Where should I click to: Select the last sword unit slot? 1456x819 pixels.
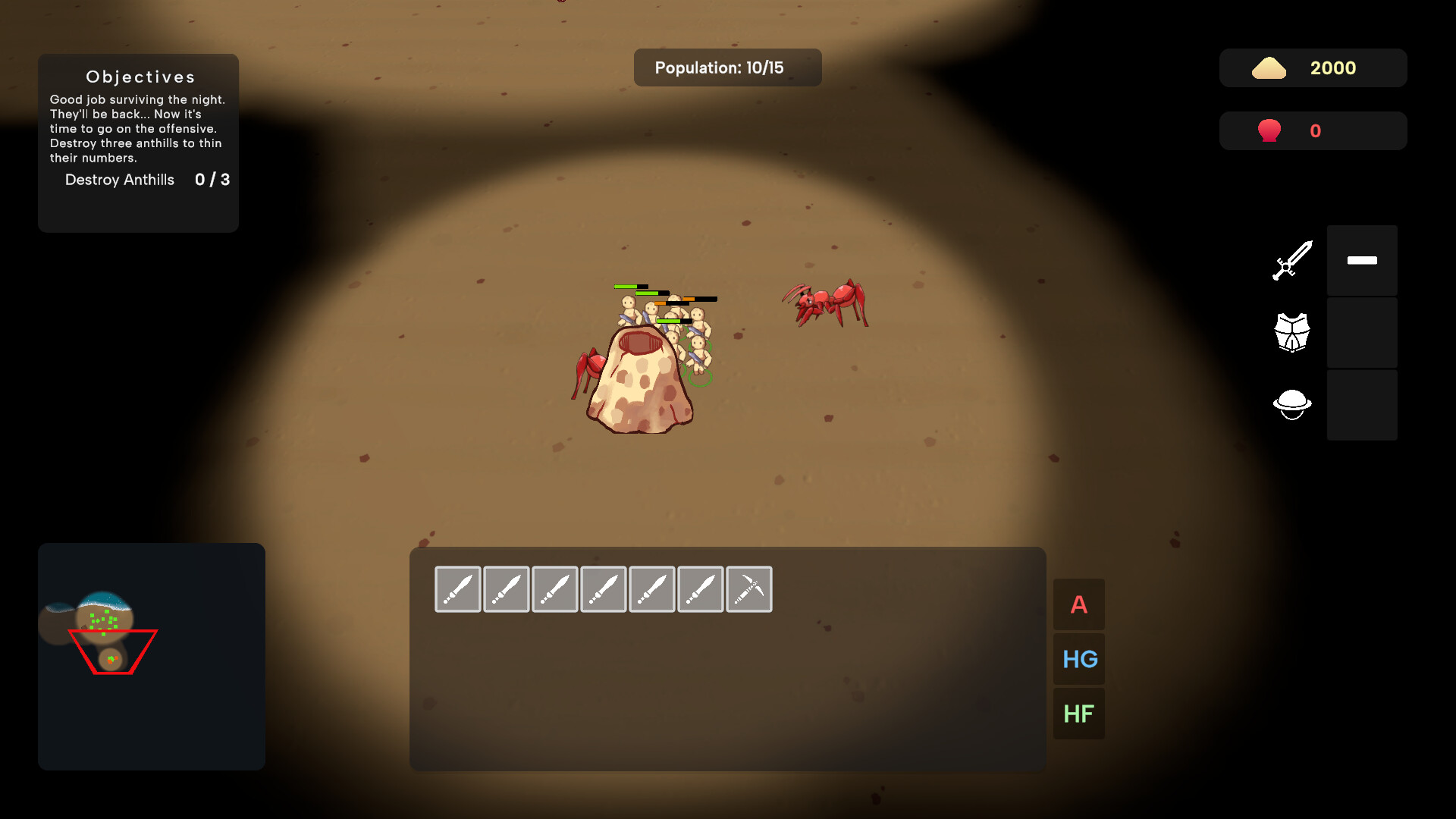click(x=700, y=589)
